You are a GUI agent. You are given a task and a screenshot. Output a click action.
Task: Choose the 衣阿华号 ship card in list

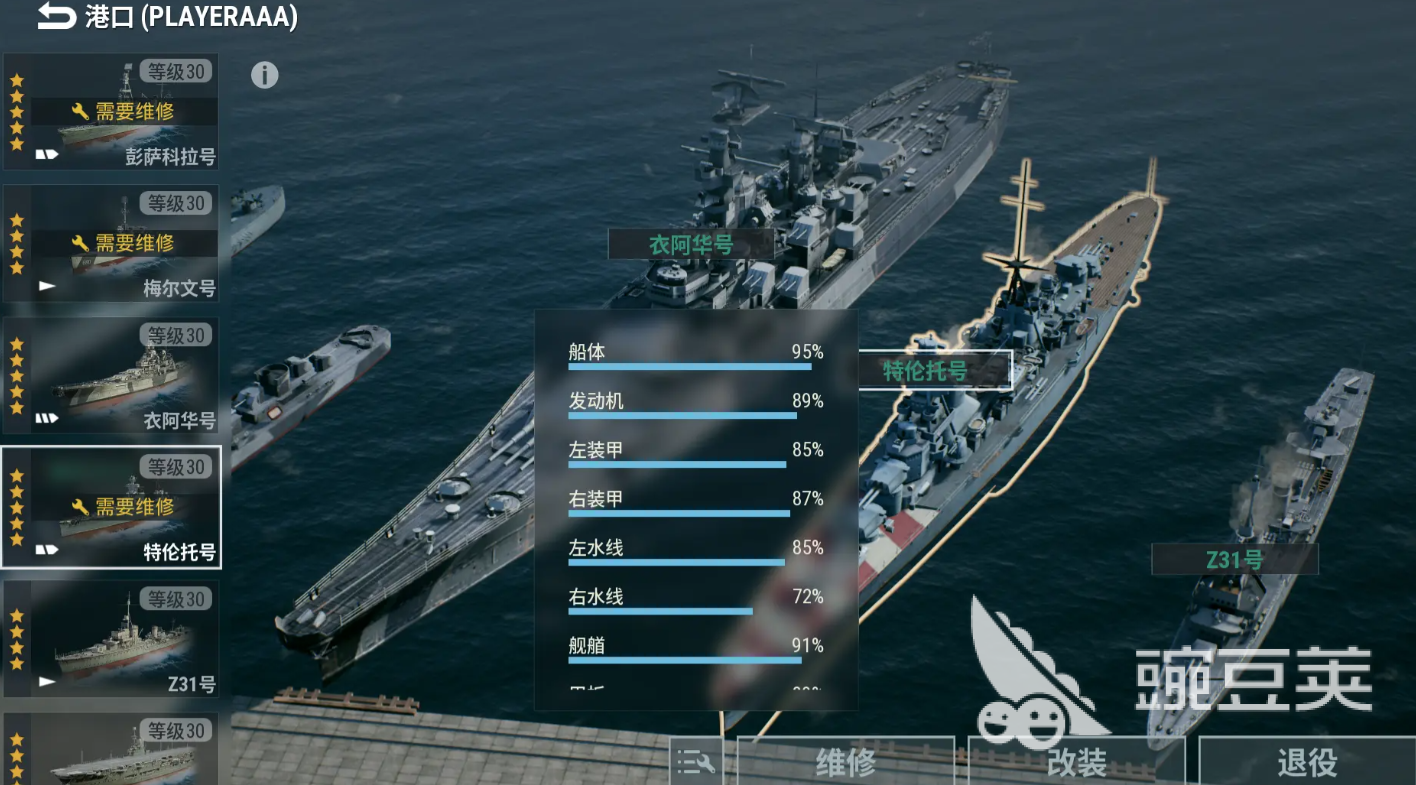(x=111, y=376)
